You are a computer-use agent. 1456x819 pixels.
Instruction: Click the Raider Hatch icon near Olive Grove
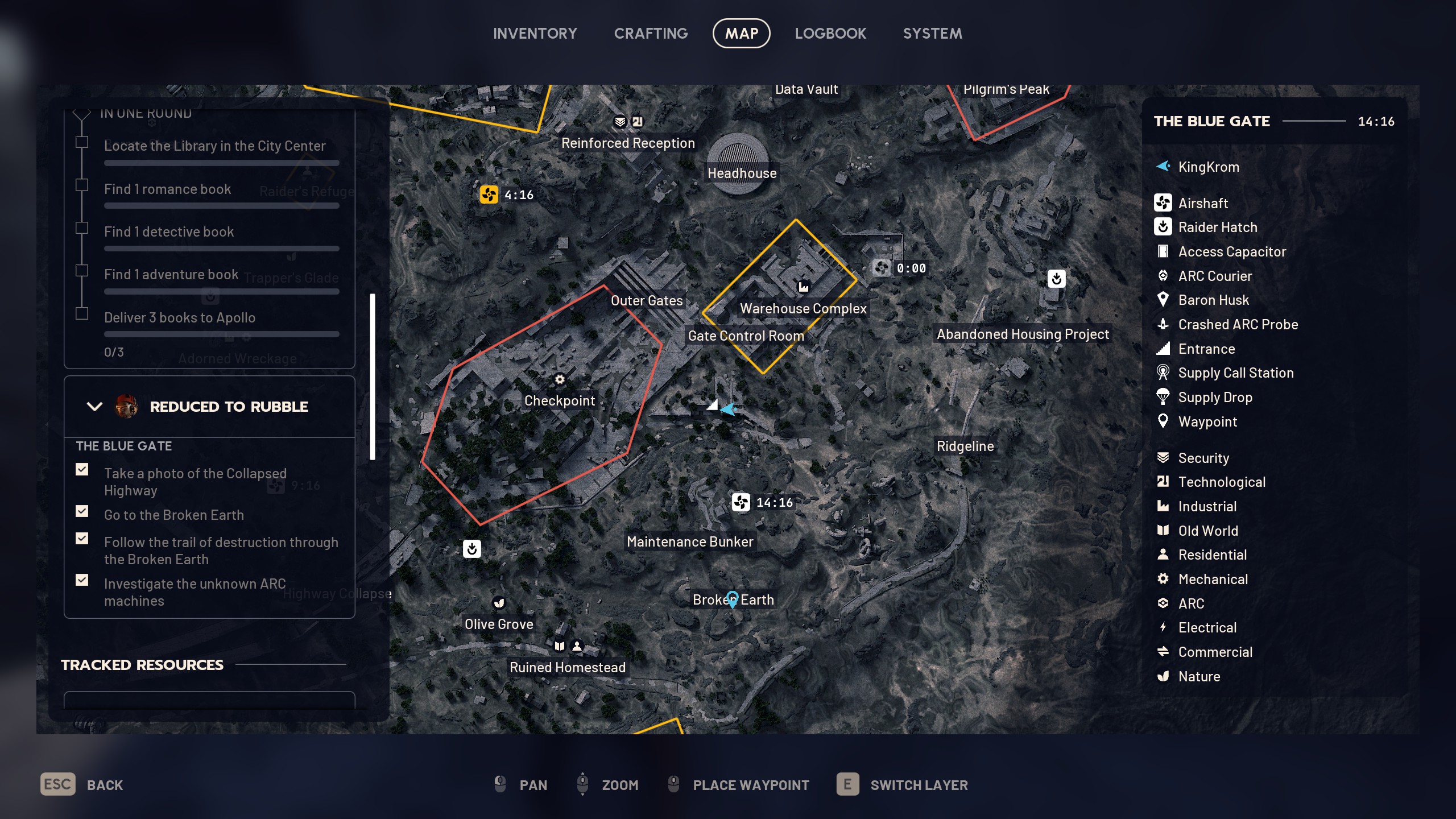[x=472, y=548]
